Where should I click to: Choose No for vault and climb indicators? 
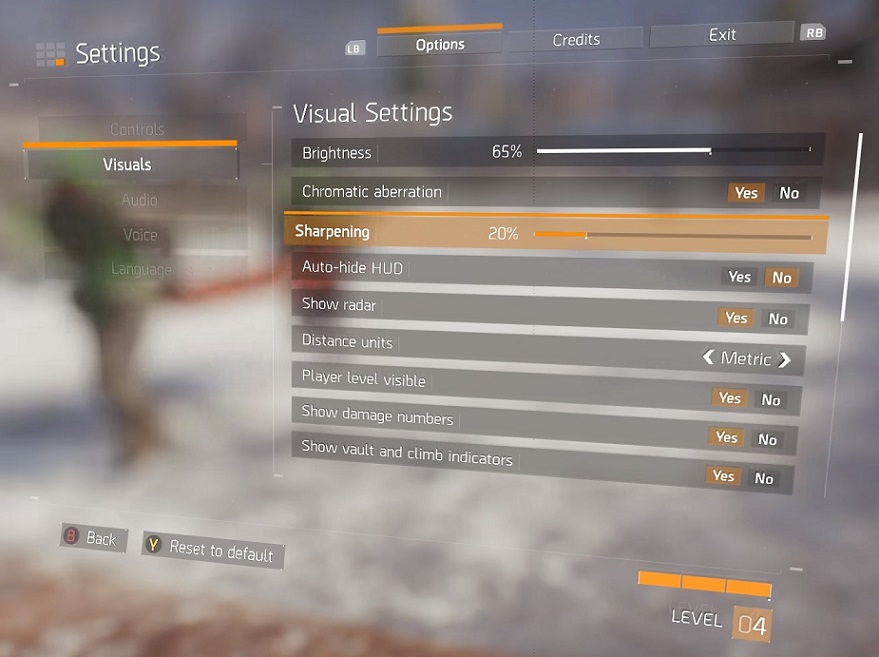[x=764, y=479]
